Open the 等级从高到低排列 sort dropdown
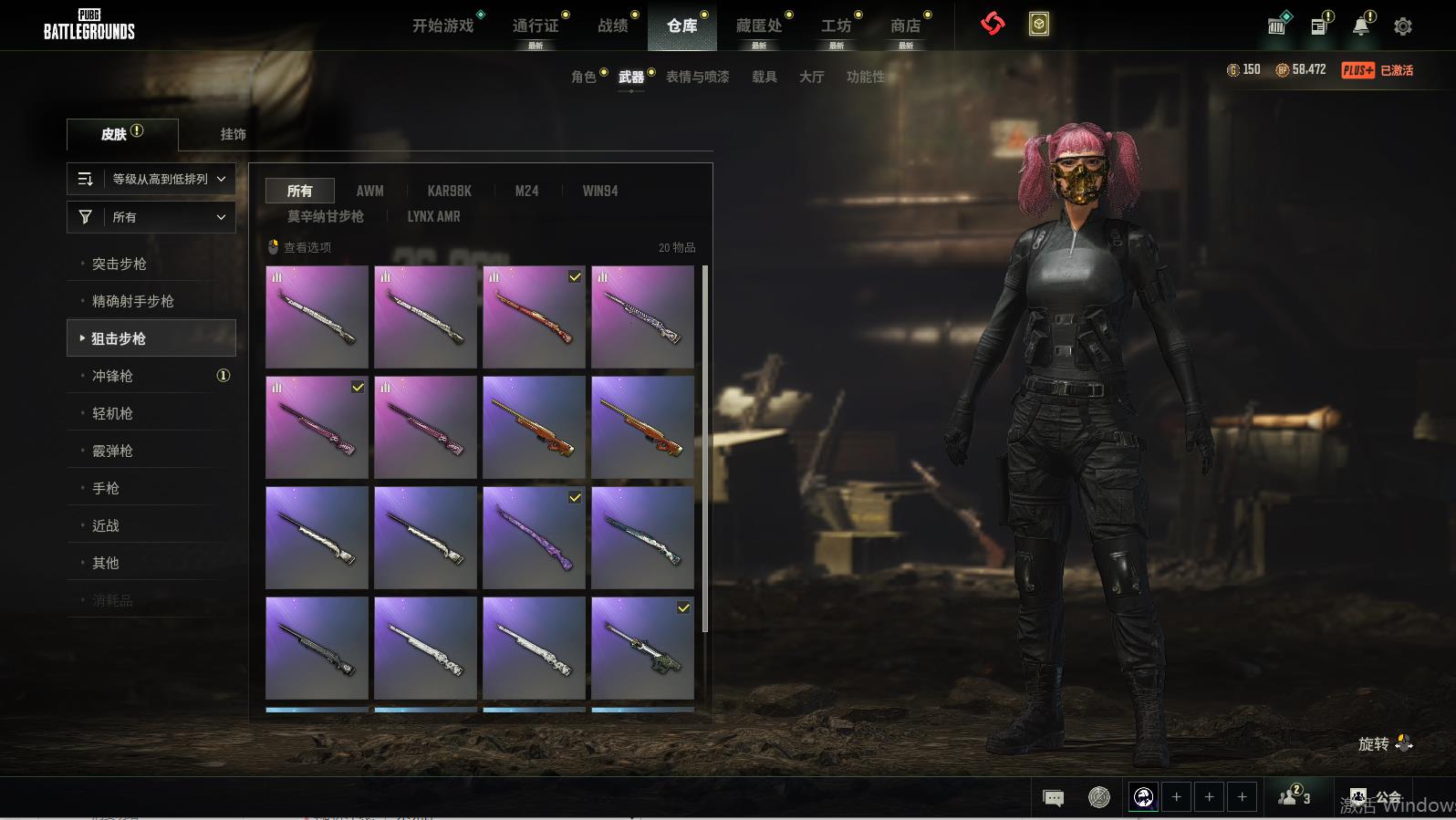This screenshot has height=820, width=1456. pyautogui.click(x=151, y=179)
